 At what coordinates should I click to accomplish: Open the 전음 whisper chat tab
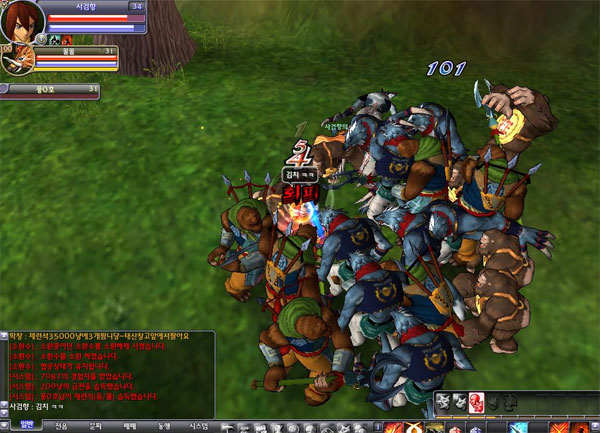(x=61, y=426)
